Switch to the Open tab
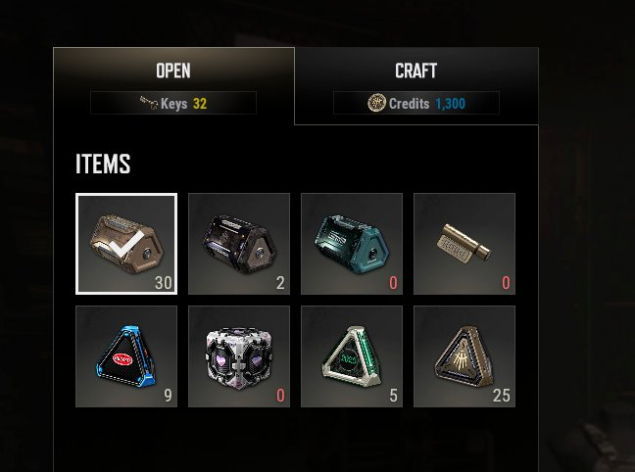Image resolution: width=635 pixels, height=472 pixels. 173,71
